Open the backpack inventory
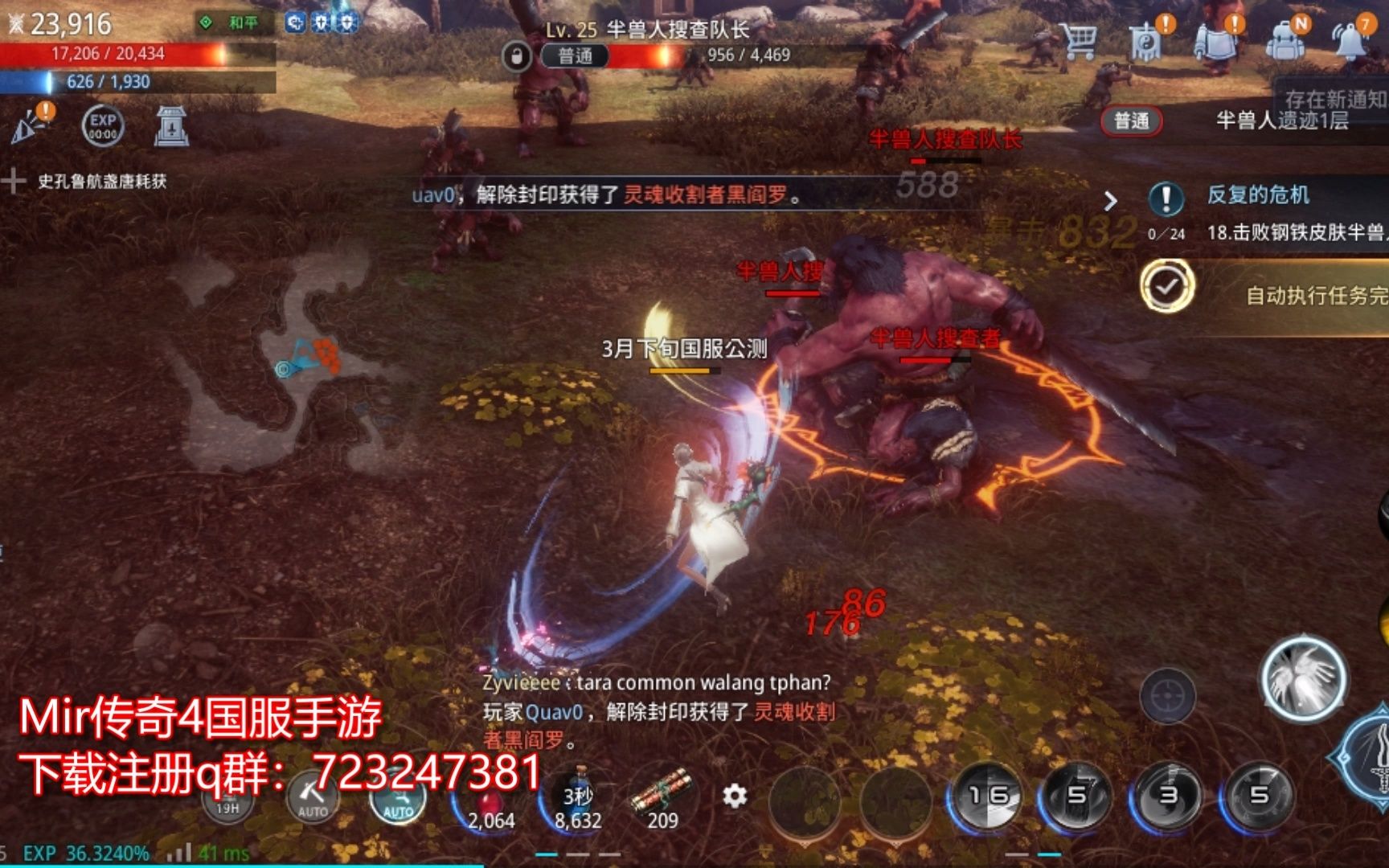This screenshot has height=868, width=1389. tap(1283, 42)
